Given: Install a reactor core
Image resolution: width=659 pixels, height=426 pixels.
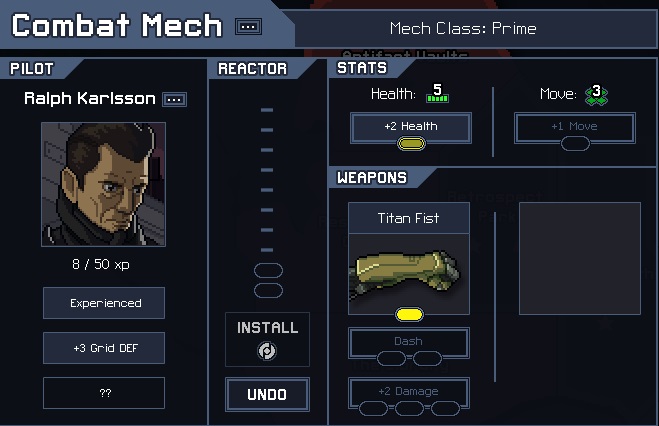Looking at the screenshot, I should 267,340.
